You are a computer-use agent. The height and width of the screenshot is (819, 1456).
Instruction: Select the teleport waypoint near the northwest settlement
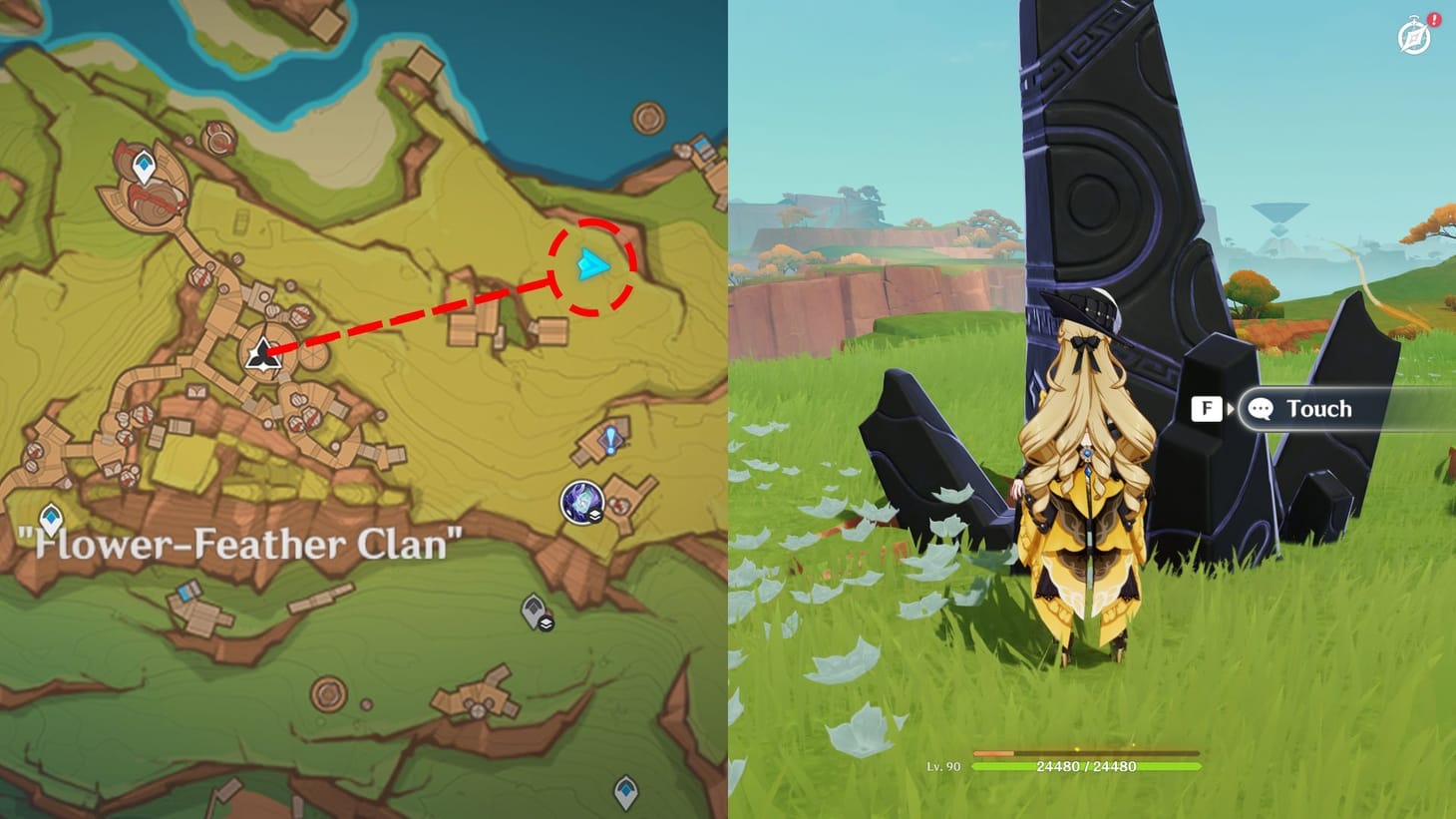144,162
